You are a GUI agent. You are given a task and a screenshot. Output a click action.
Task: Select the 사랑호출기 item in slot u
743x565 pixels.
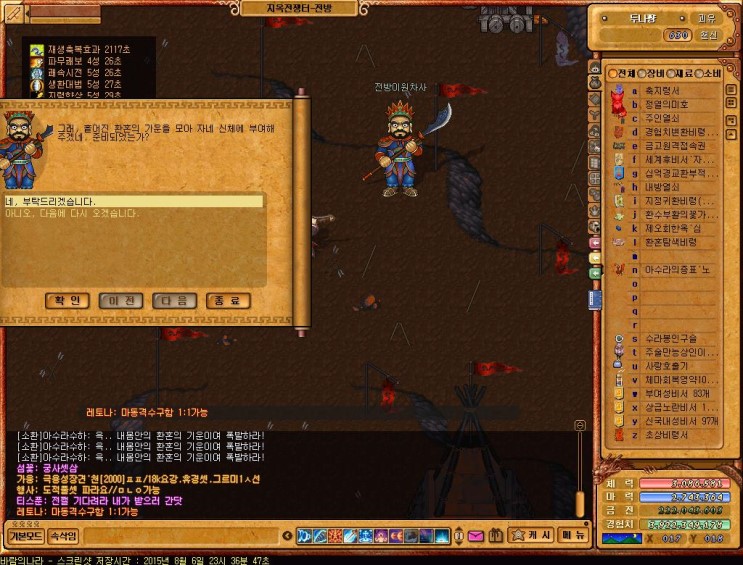(670, 366)
